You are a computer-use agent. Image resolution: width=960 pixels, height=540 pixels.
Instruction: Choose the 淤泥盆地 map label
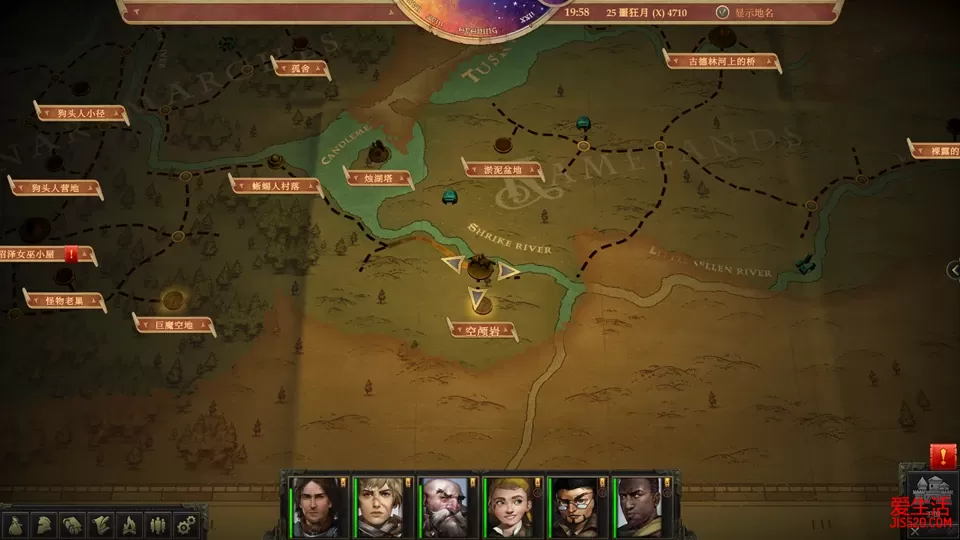pyautogui.click(x=500, y=170)
